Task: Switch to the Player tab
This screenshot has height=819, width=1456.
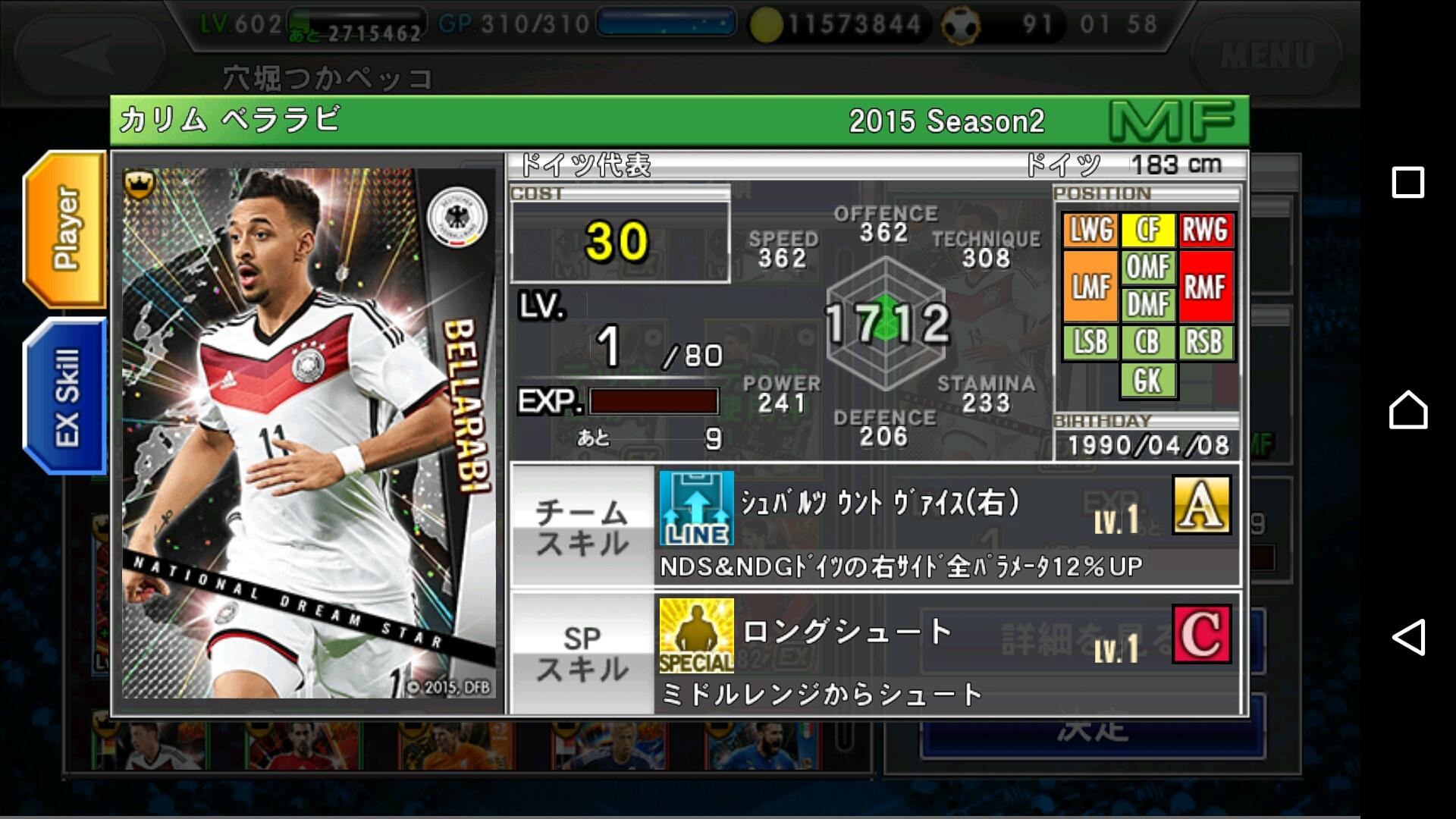Action: [66, 229]
